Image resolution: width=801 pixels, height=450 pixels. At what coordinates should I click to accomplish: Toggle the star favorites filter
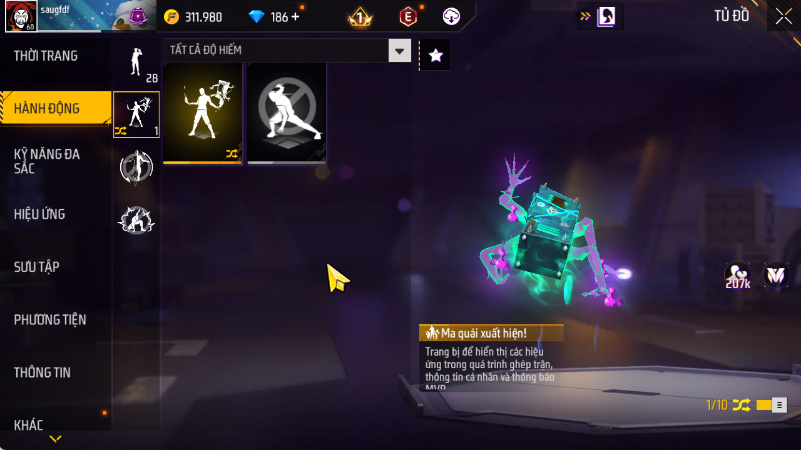pyautogui.click(x=435, y=56)
